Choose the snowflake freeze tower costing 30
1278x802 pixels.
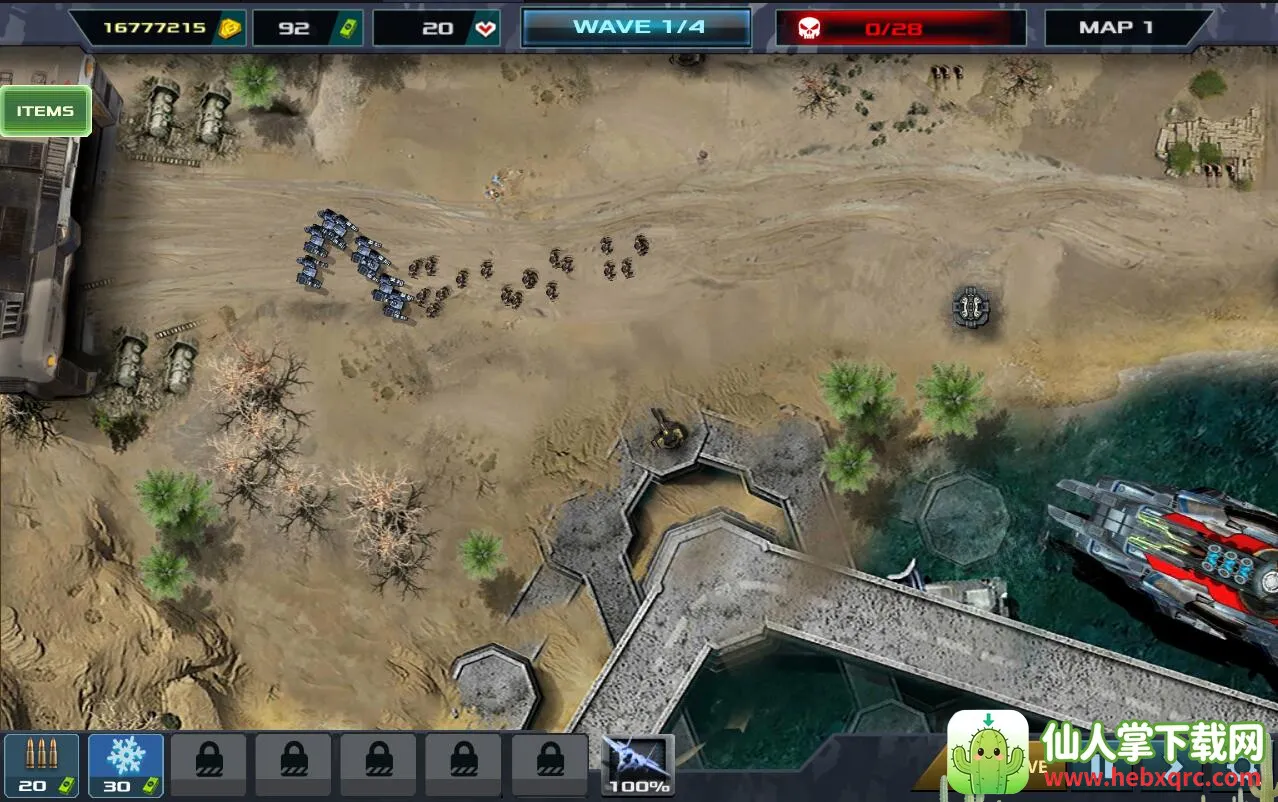pos(126,765)
